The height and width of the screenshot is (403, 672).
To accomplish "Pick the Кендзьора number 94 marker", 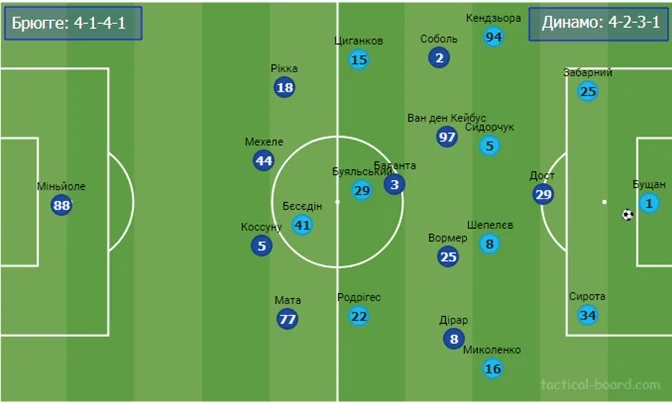I will point(493,37).
